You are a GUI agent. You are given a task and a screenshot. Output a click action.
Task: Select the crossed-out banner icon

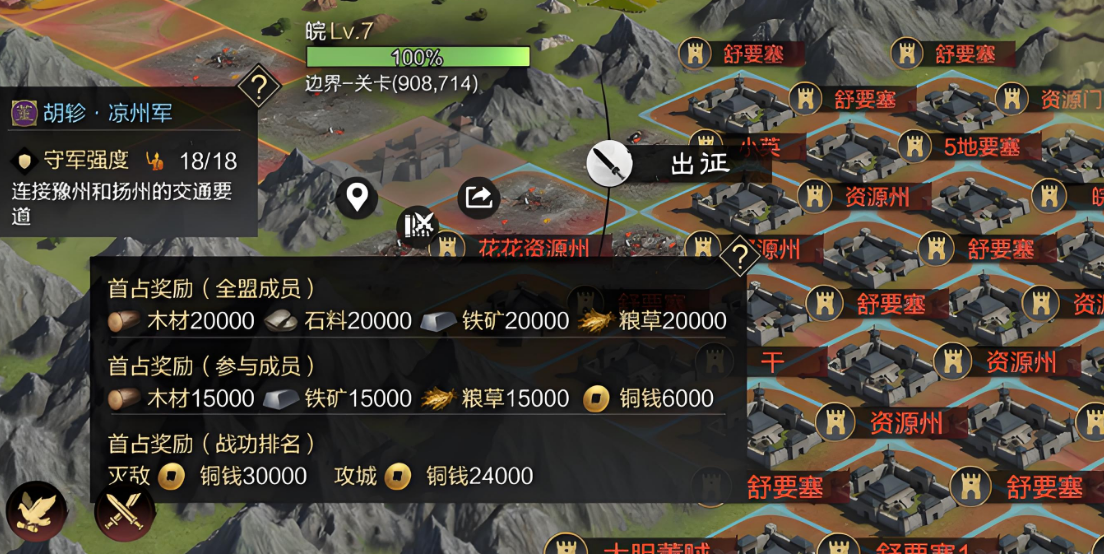(x=418, y=226)
